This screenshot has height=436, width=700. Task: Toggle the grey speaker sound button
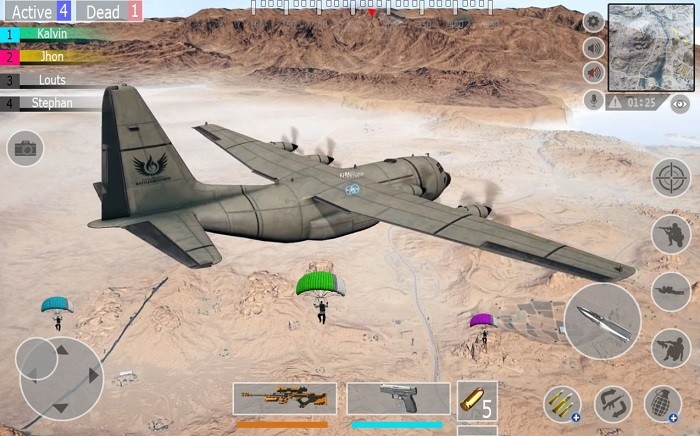click(x=593, y=46)
